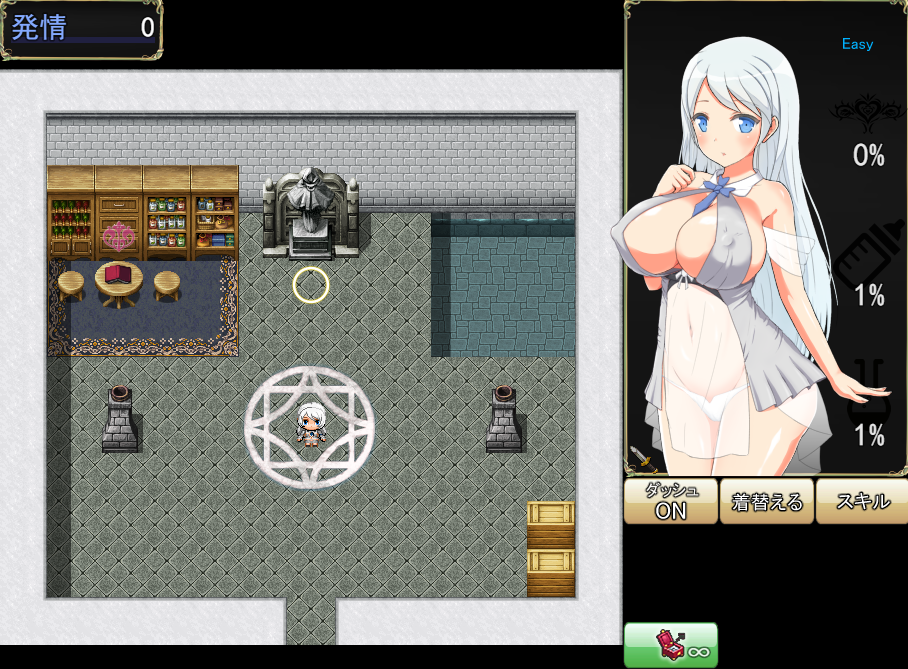The image size is (908, 669).
Task: Click the green infinity item button
Action: click(671, 645)
